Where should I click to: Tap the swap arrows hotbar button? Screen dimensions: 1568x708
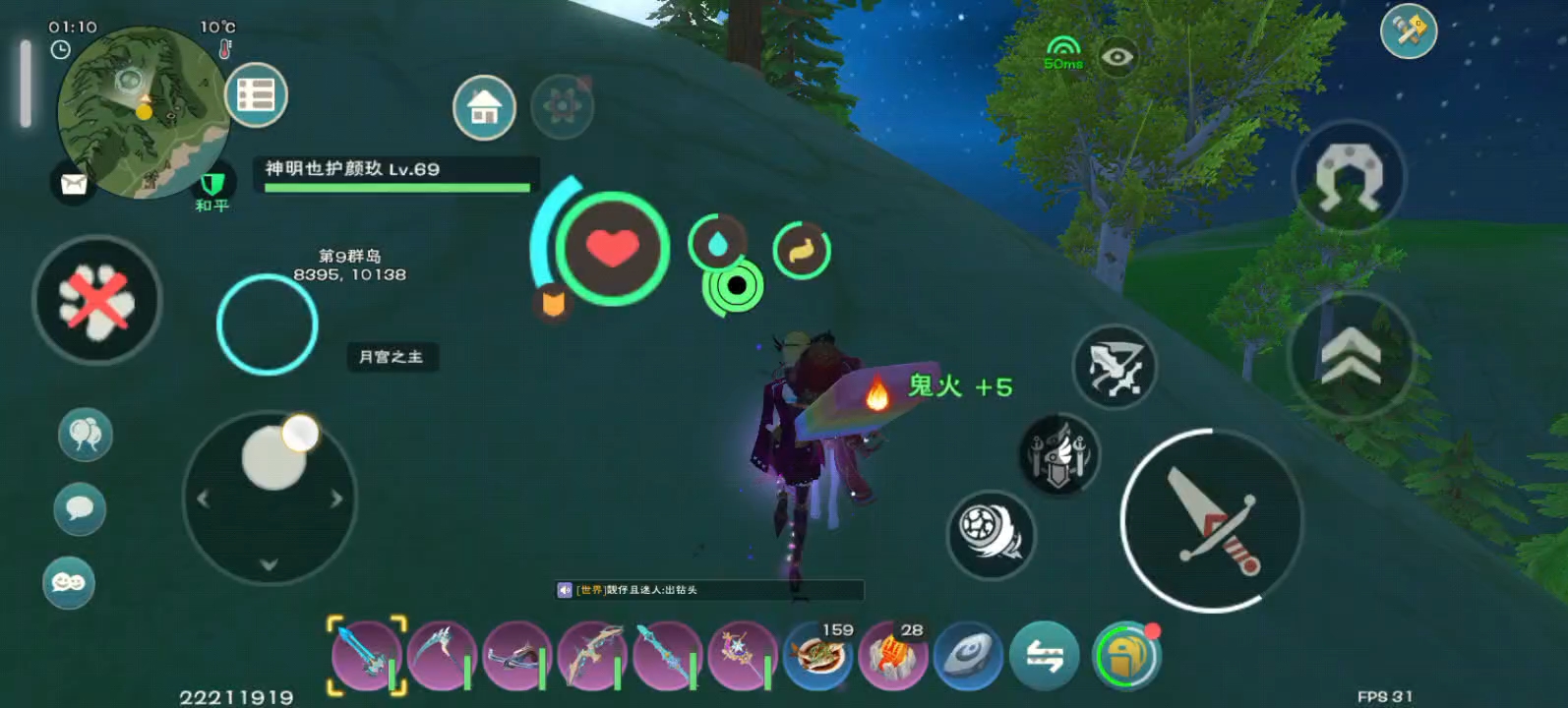(1045, 655)
